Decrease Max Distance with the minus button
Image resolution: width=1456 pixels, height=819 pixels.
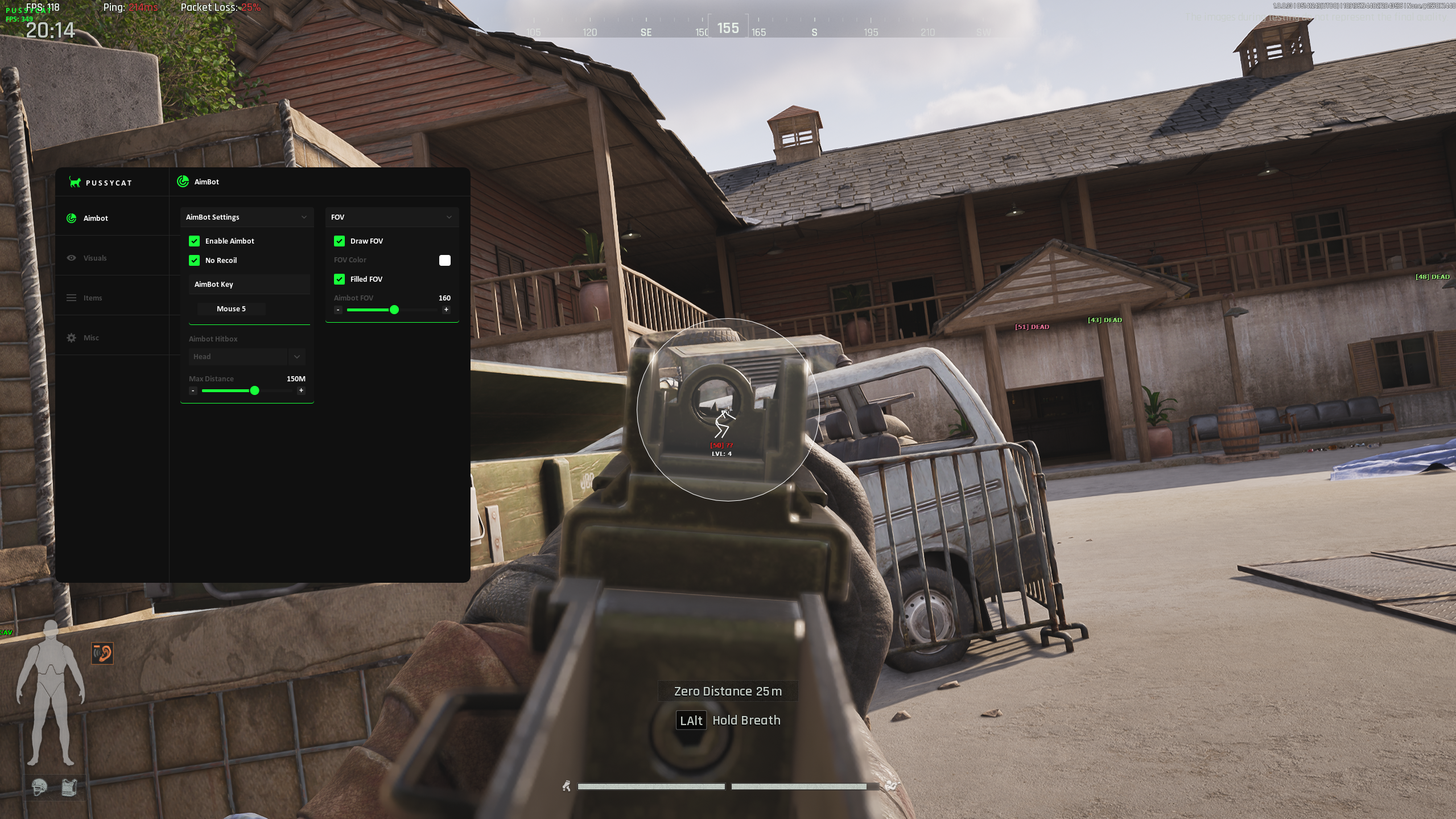[193, 390]
